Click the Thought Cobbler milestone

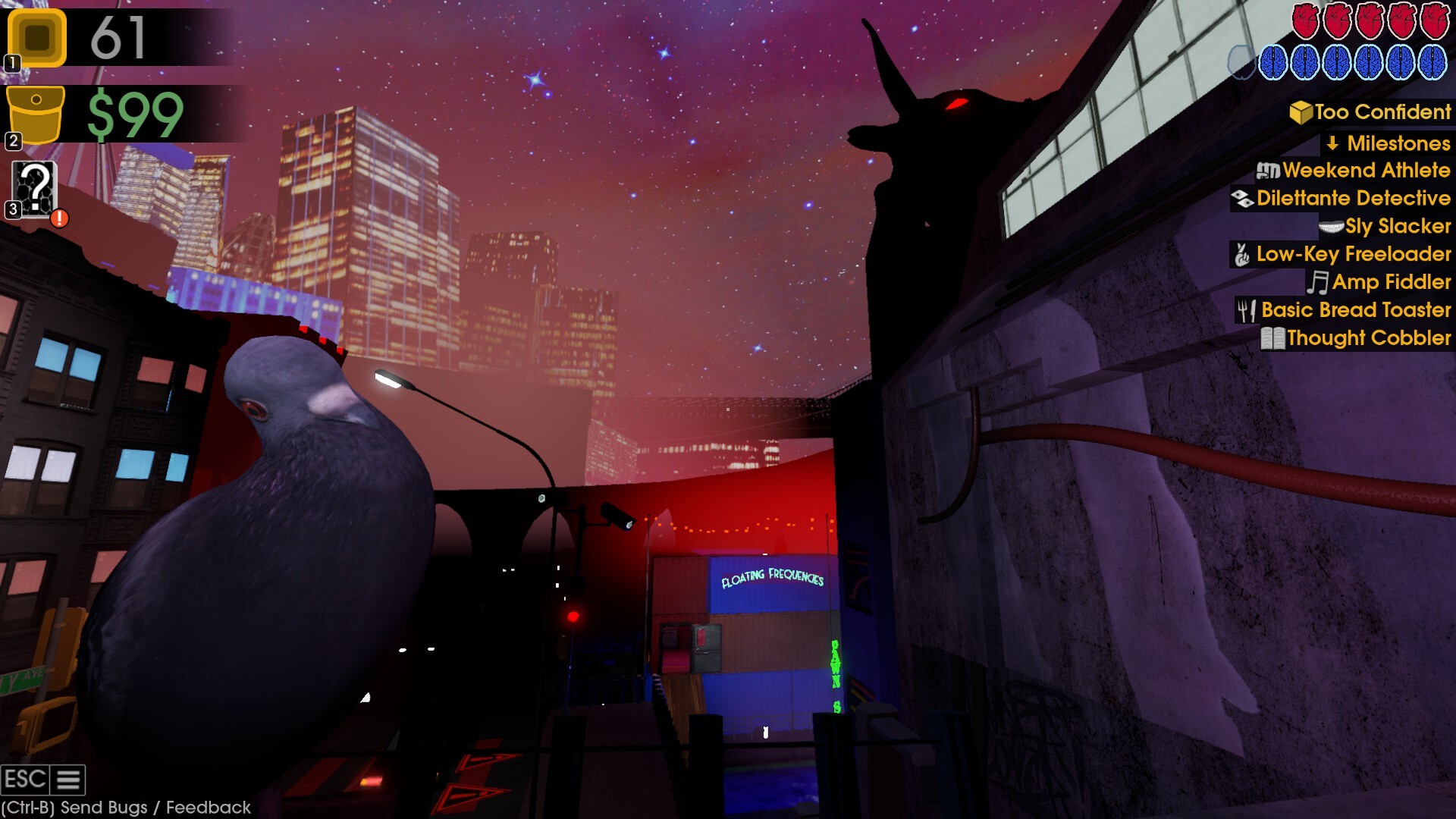tap(1357, 338)
